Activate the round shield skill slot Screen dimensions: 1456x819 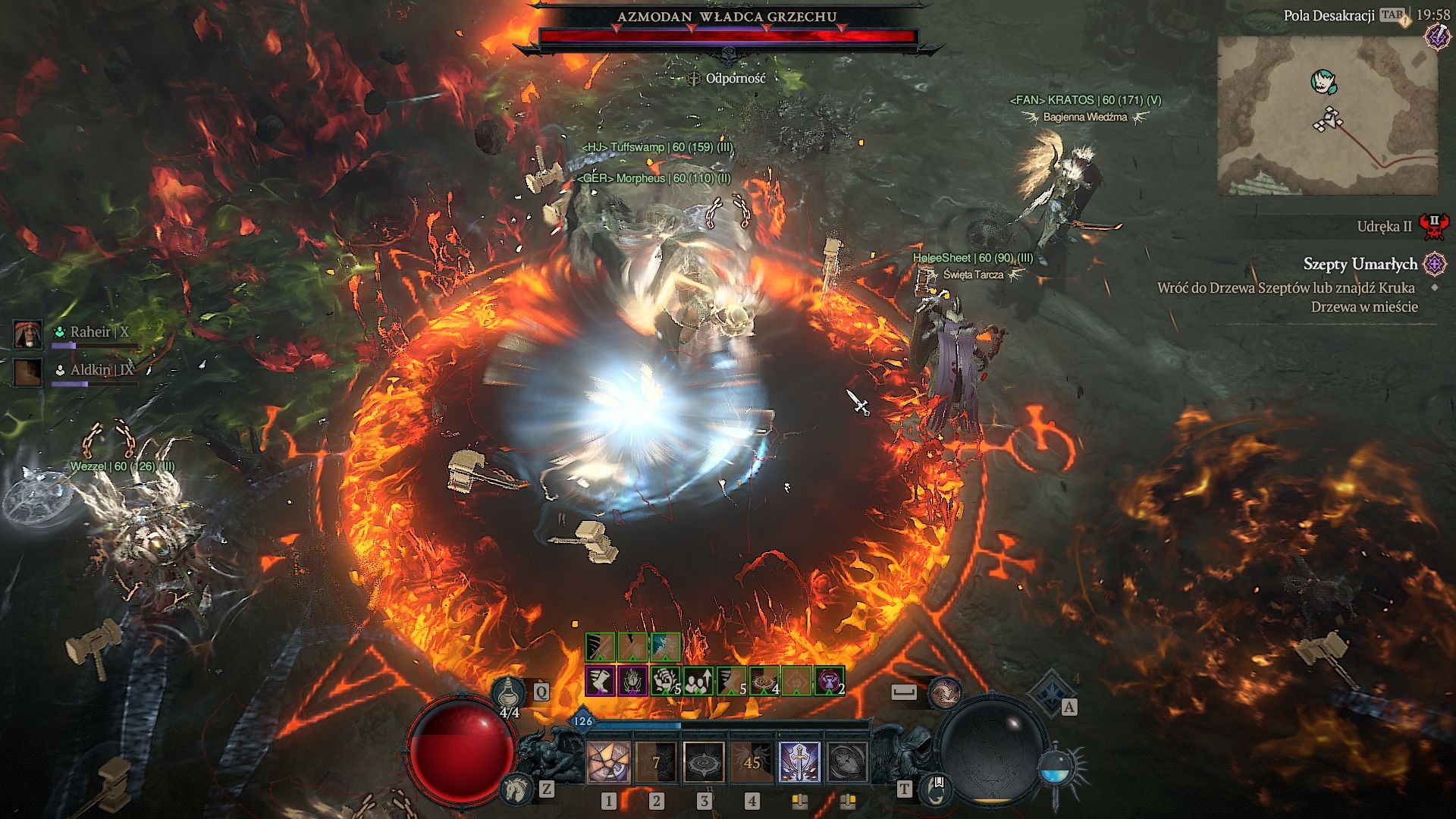tap(847, 761)
